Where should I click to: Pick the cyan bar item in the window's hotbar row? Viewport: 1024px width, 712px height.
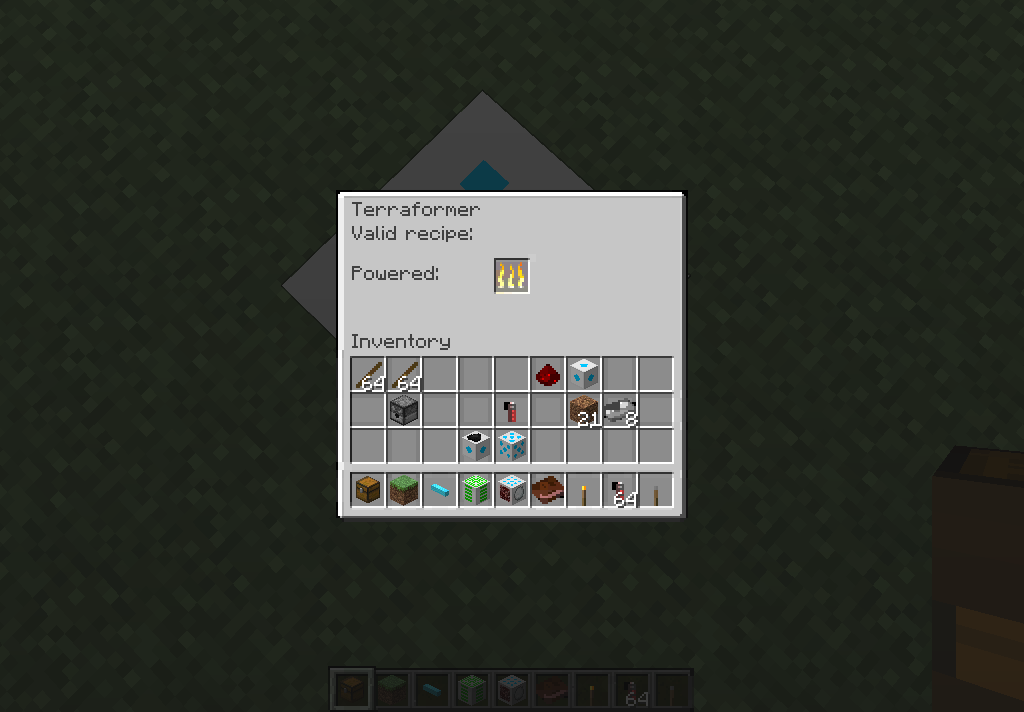[x=439, y=491]
